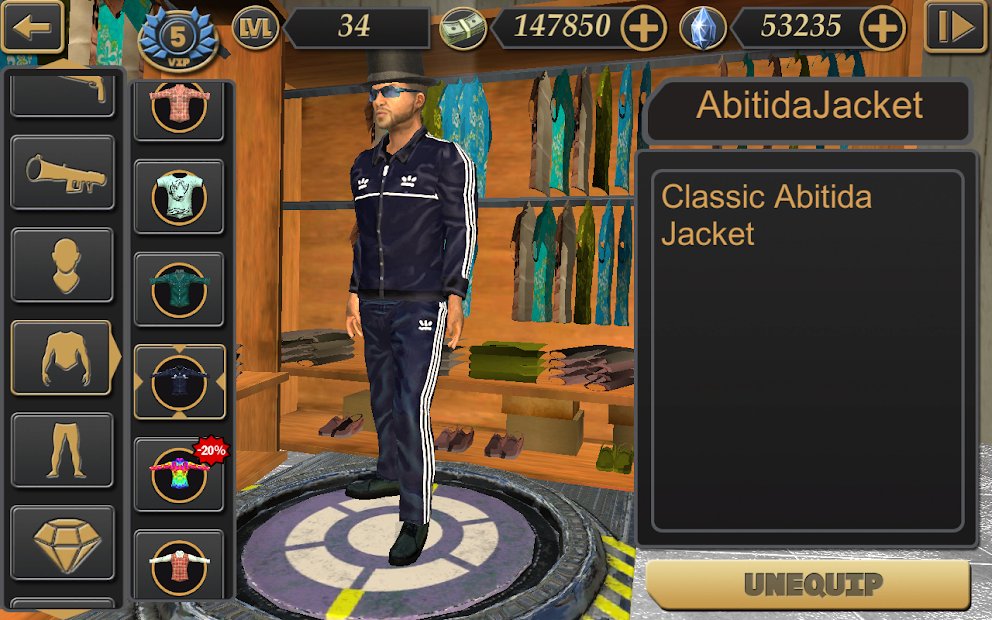This screenshot has height=620, width=992.
Task: Open the VIP level 5 badge
Action: click(179, 39)
